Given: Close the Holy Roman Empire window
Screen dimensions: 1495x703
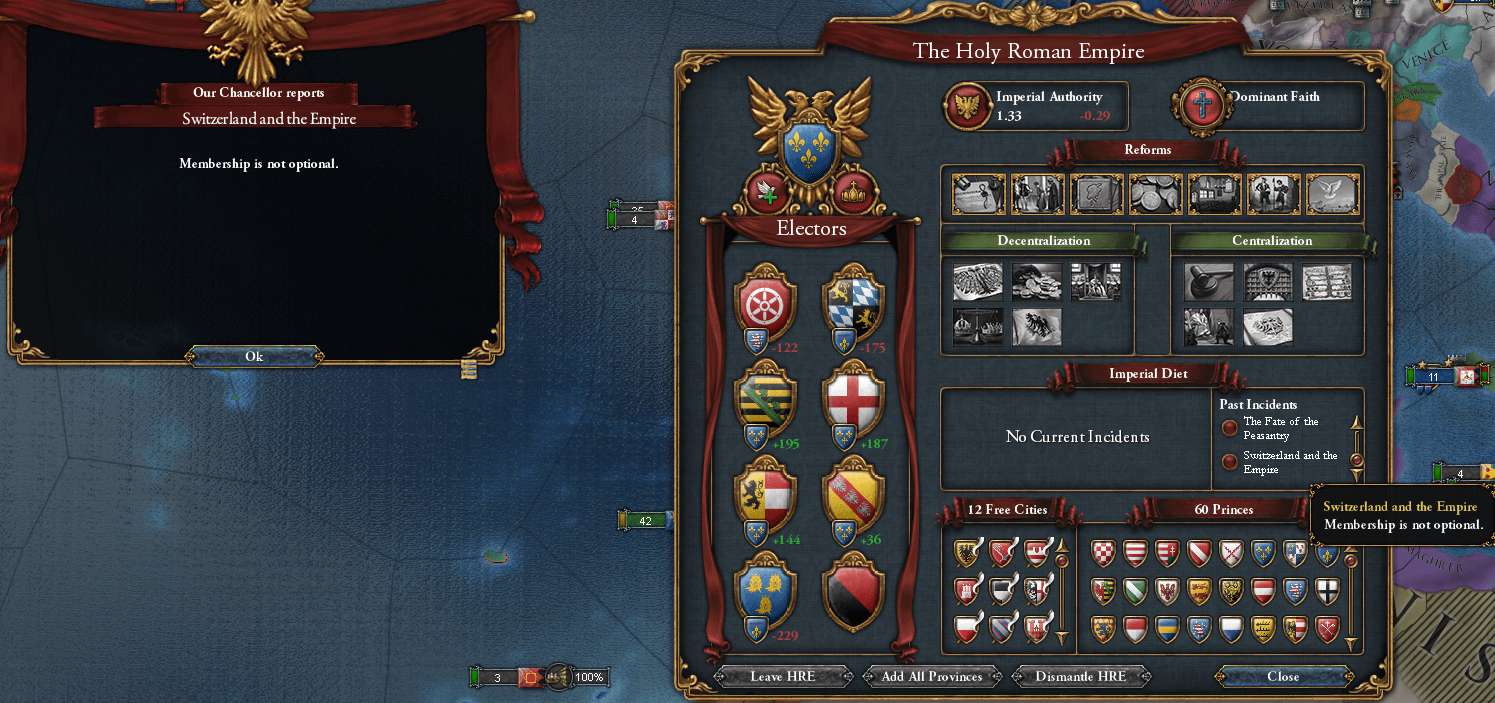Looking at the screenshot, I should pos(1282,676).
